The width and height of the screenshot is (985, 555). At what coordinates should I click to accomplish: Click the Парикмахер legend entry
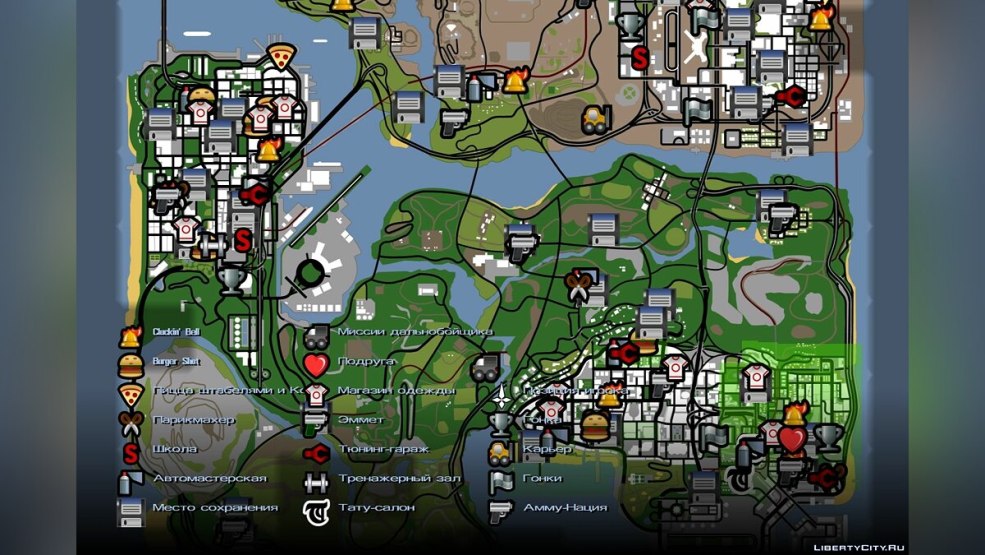click(x=193, y=420)
